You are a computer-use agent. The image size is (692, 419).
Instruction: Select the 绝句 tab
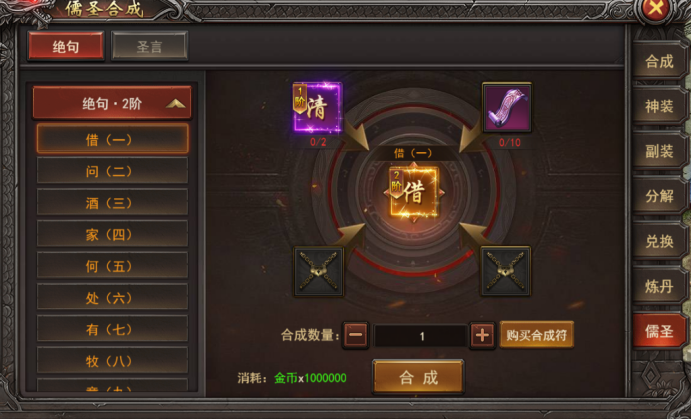click(x=66, y=47)
